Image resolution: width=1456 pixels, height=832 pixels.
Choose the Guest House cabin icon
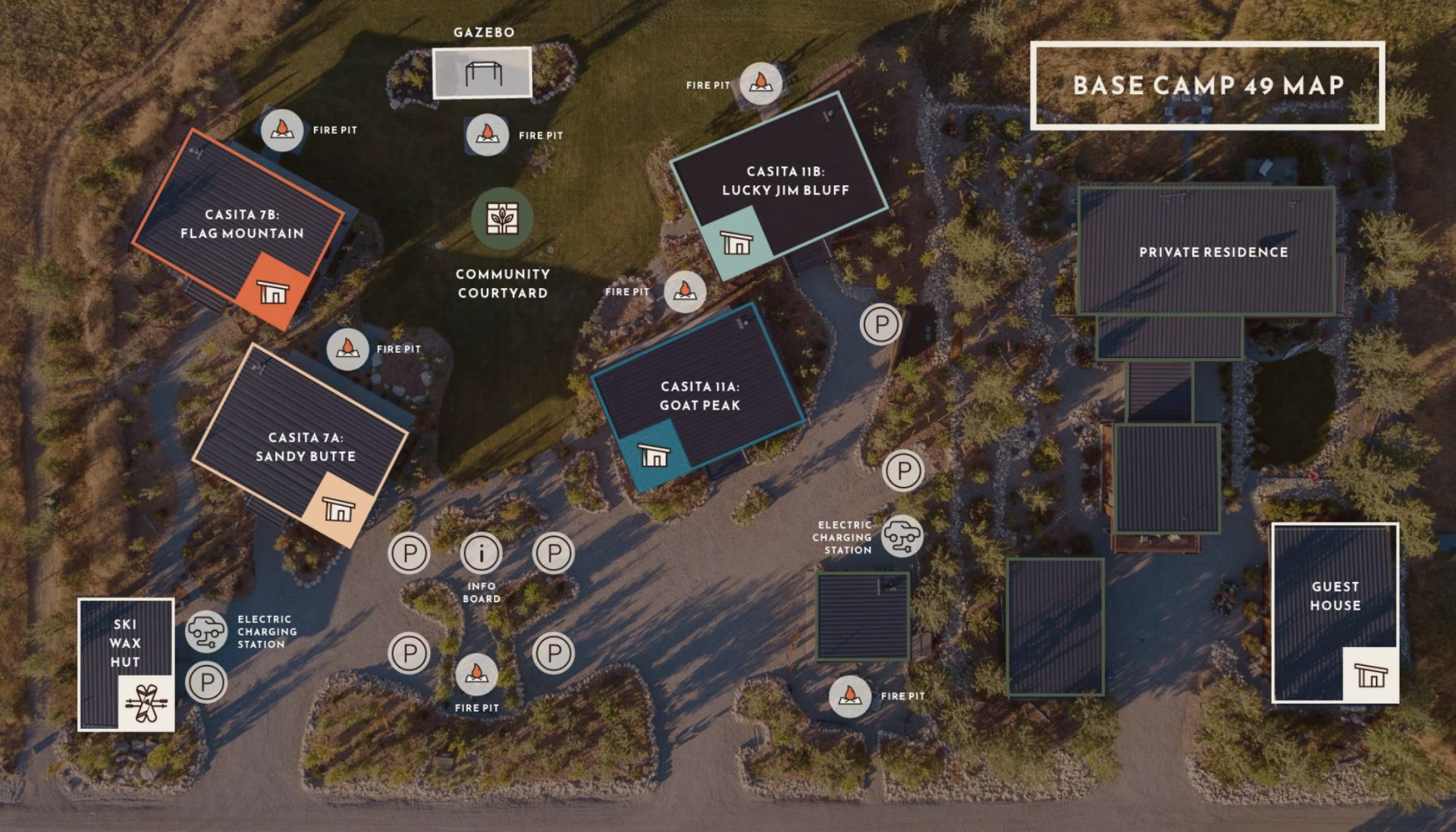1370,674
